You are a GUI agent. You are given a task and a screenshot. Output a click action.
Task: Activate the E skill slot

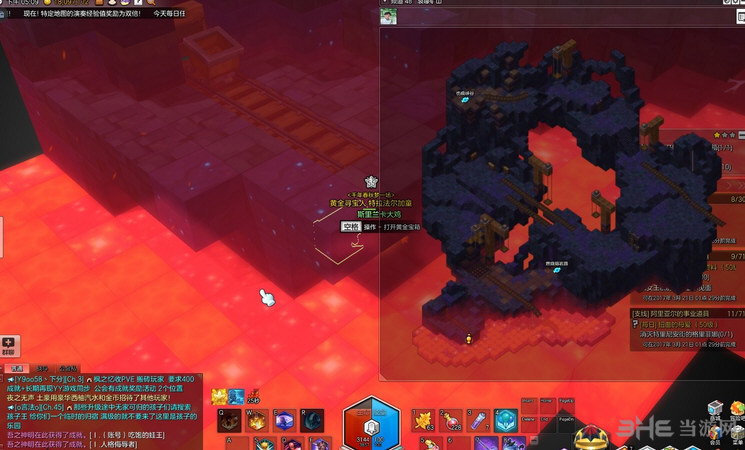click(x=284, y=420)
